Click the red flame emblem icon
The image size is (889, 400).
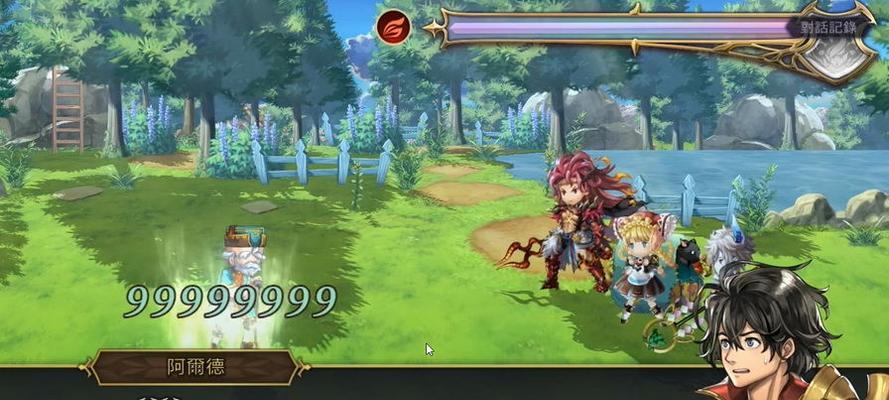click(x=393, y=25)
